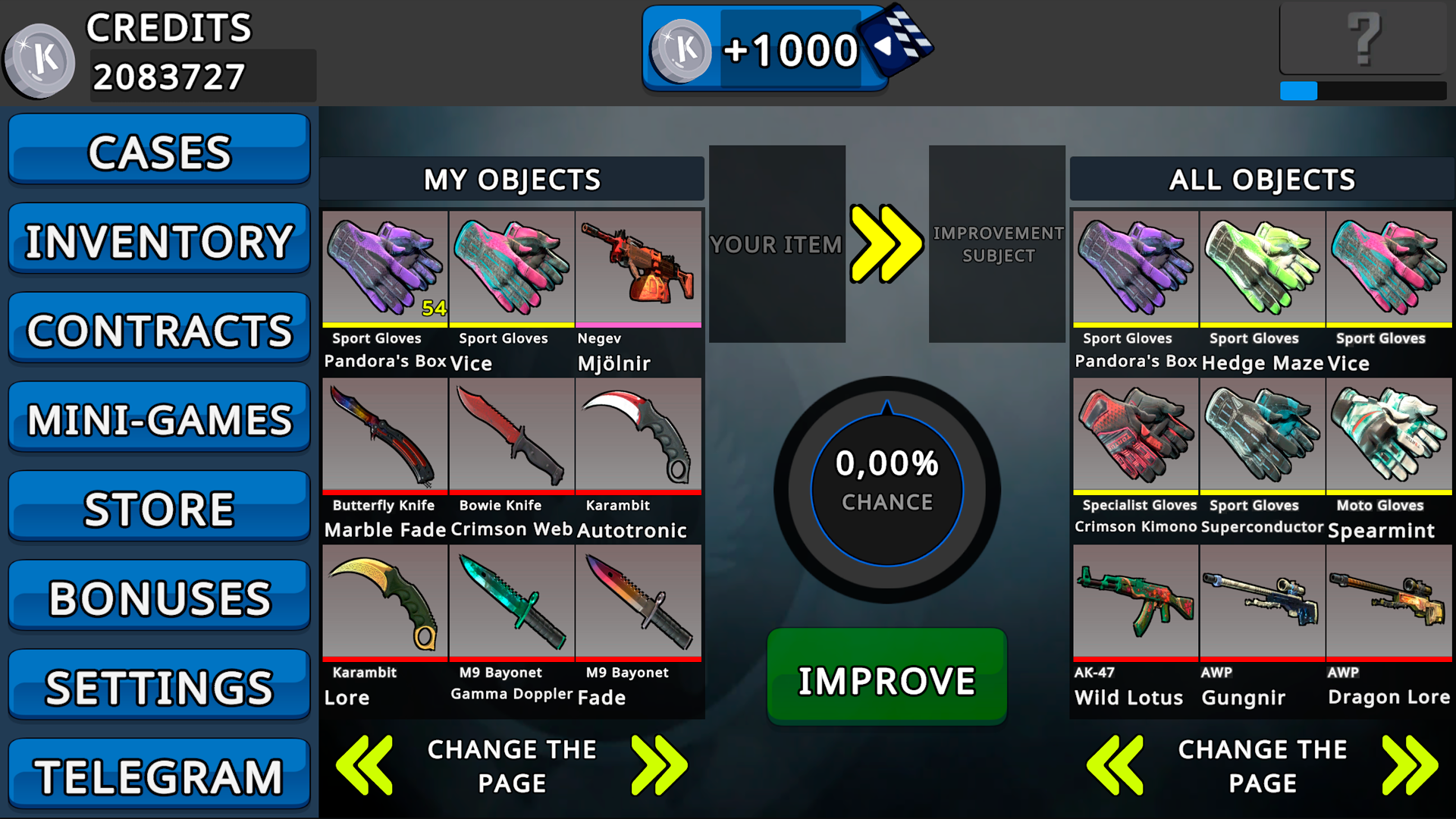This screenshot has height=819, width=1456.
Task: Open the SETTINGS section
Action: (x=158, y=685)
